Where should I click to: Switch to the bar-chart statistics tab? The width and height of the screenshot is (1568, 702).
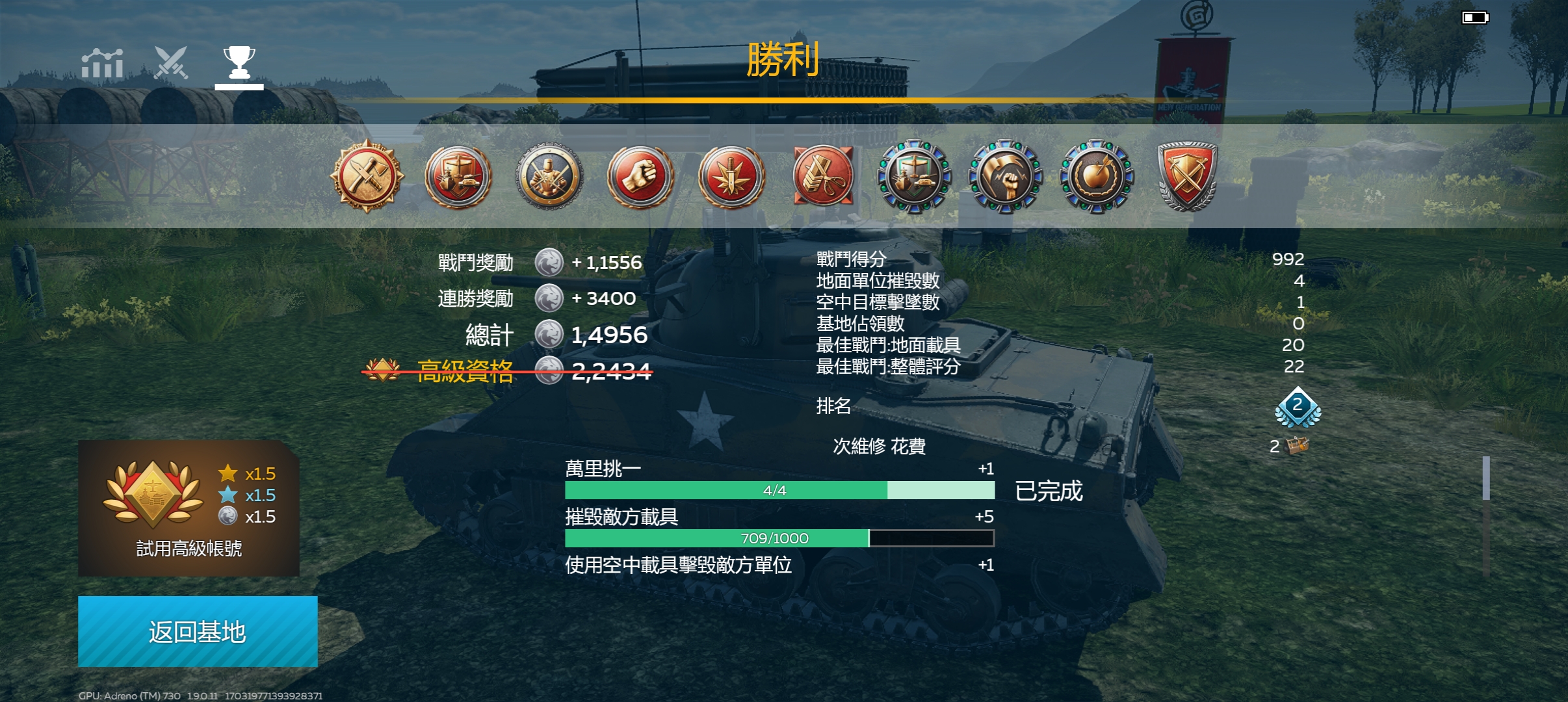click(102, 64)
